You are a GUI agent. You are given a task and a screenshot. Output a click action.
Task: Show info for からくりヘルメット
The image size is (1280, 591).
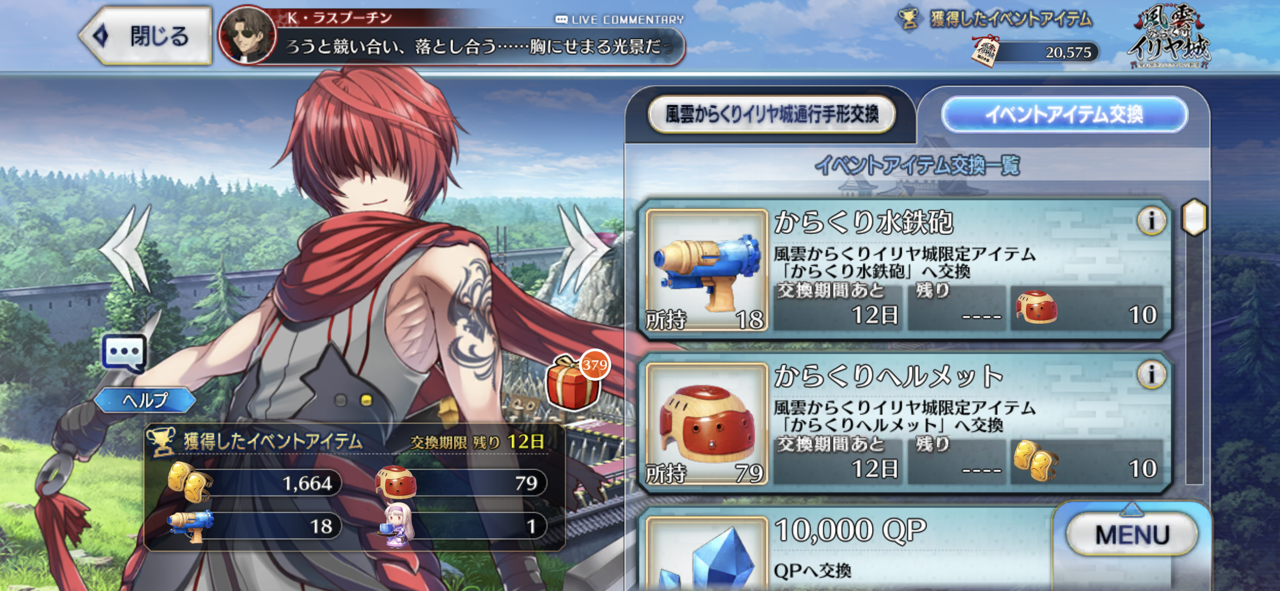pos(1151,375)
